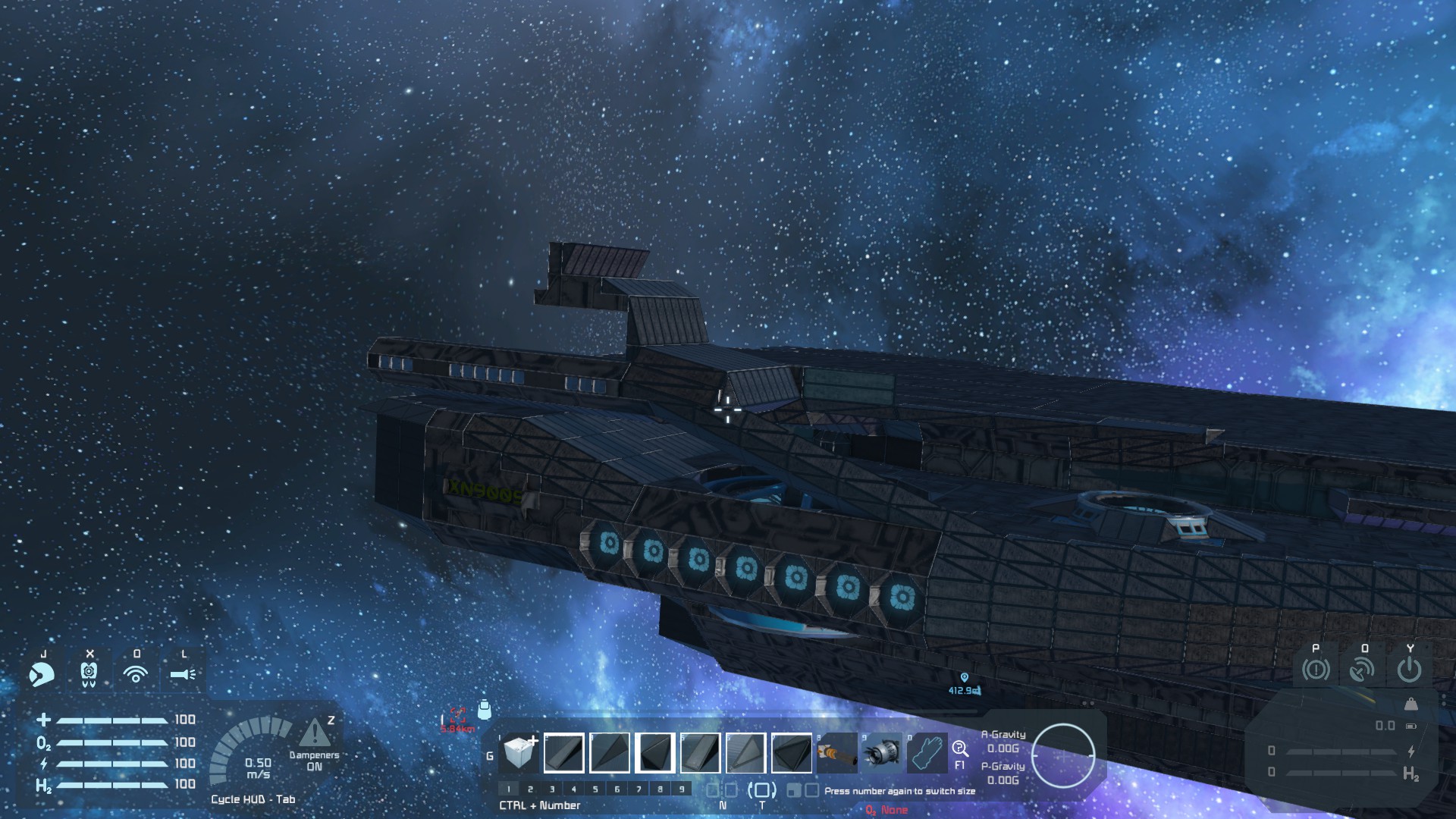Toggle the parking brake icon

[x=1316, y=670]
